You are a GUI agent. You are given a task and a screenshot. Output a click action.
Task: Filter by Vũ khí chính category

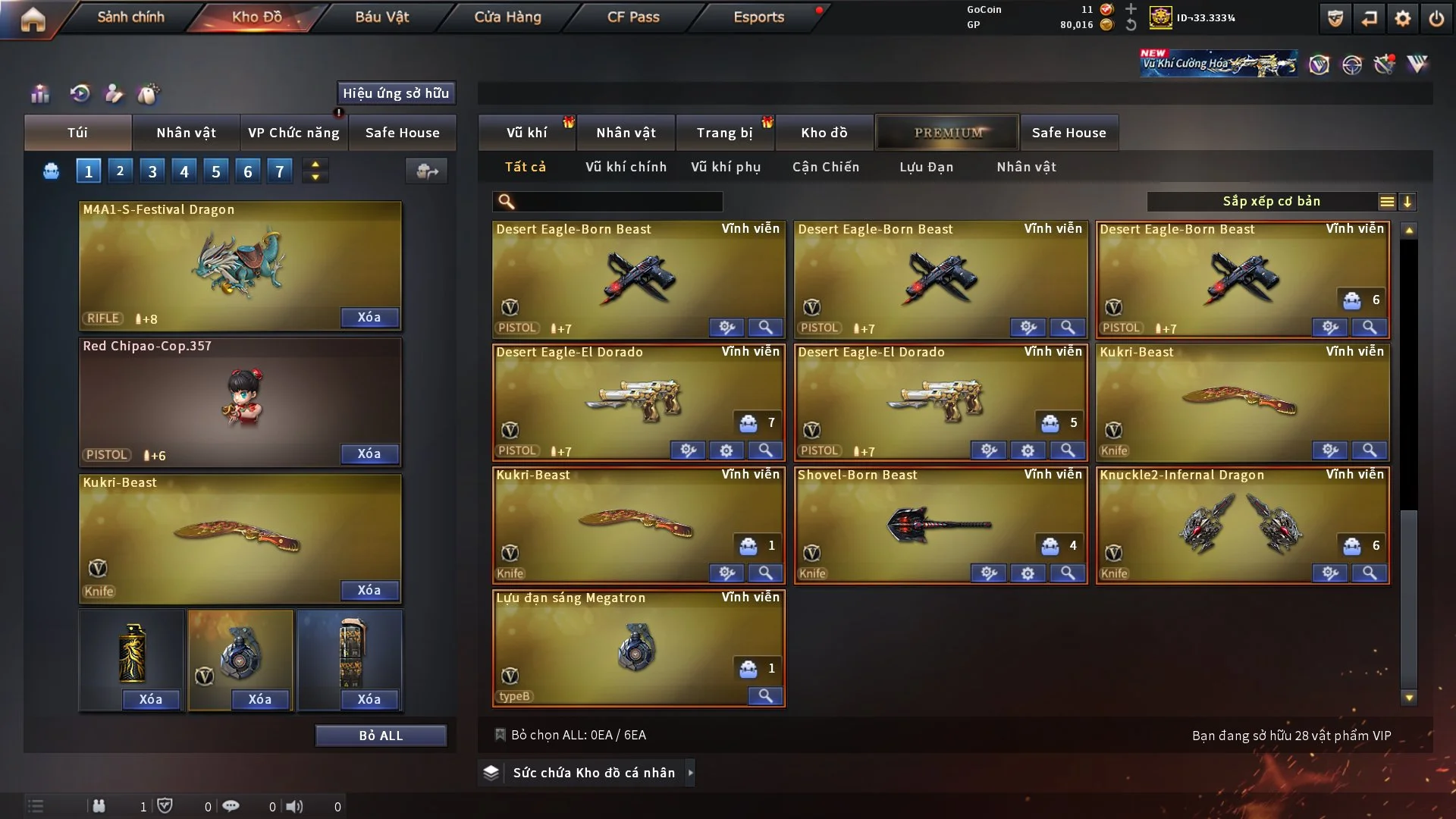coord(626,167)
